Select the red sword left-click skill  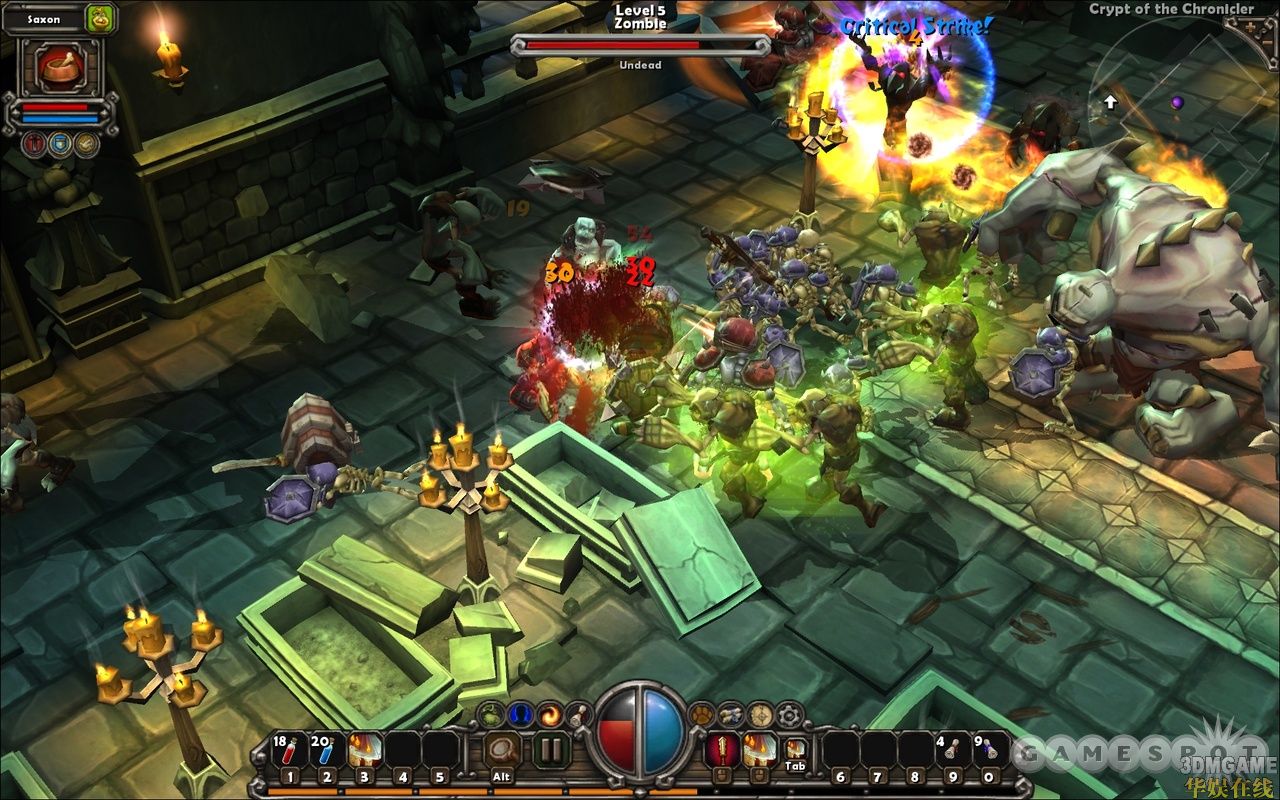[x=720, y=750]
